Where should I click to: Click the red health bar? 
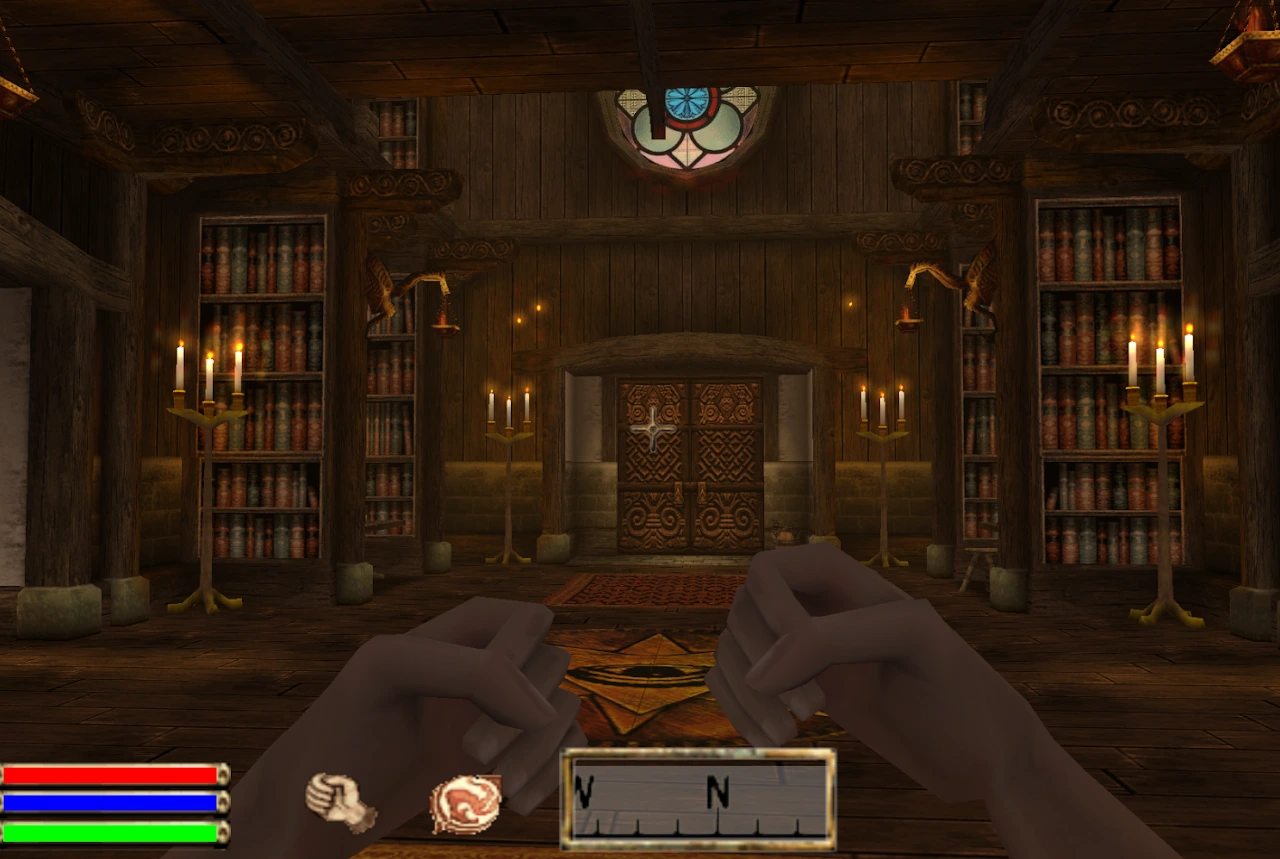(x=110, y=774)
